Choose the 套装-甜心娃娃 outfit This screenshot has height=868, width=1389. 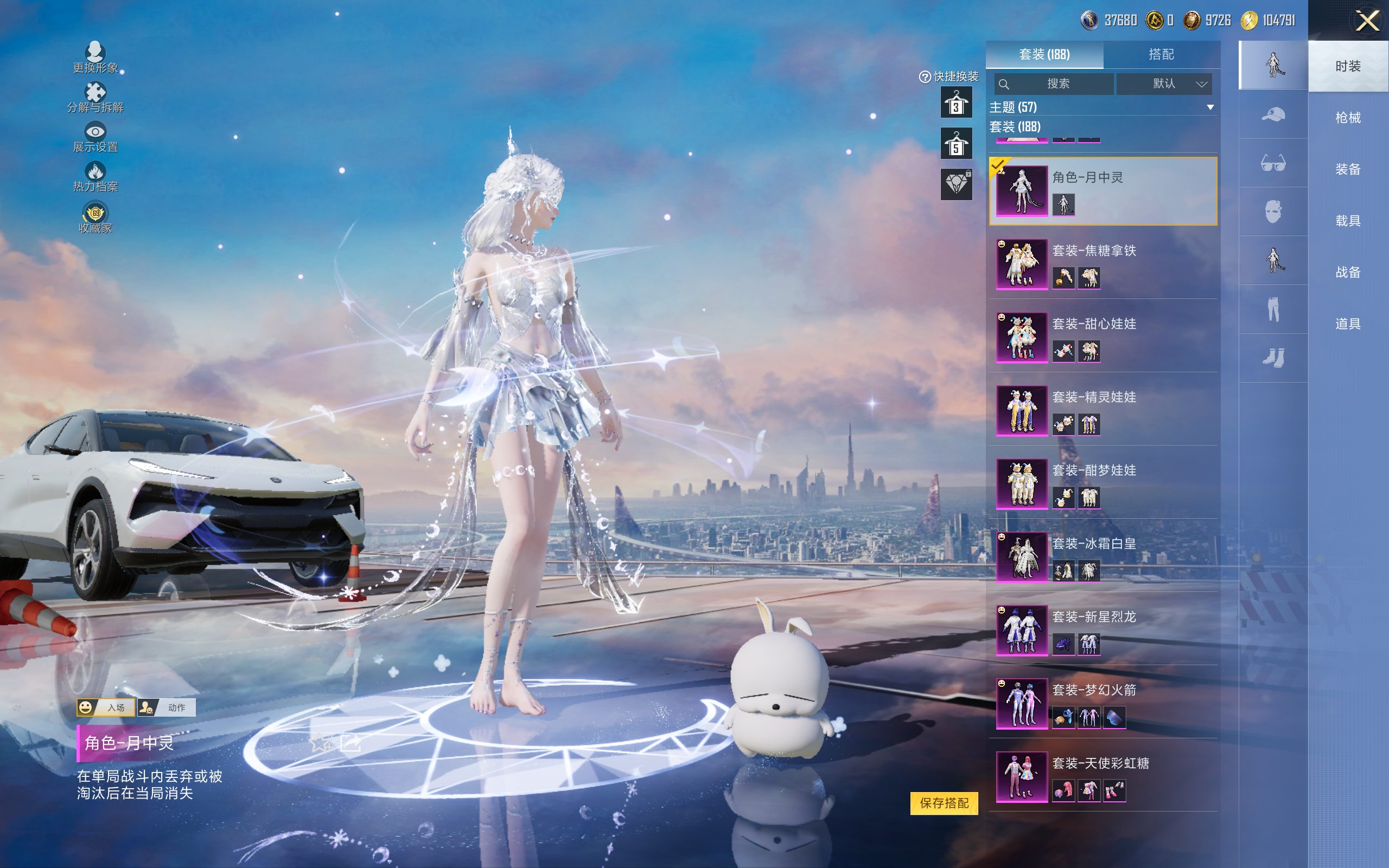pos(1102,337)
